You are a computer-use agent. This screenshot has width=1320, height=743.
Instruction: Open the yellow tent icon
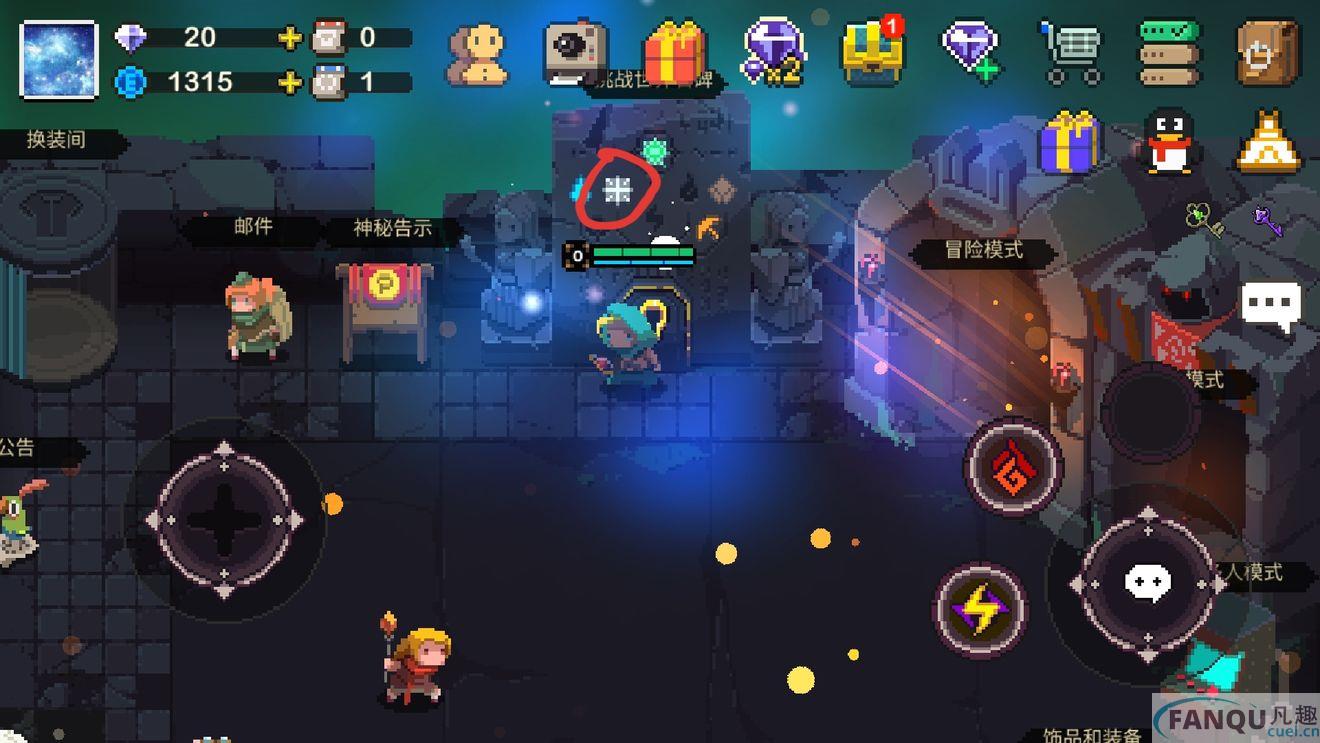pyautogui.click(x=1269, y=142)
